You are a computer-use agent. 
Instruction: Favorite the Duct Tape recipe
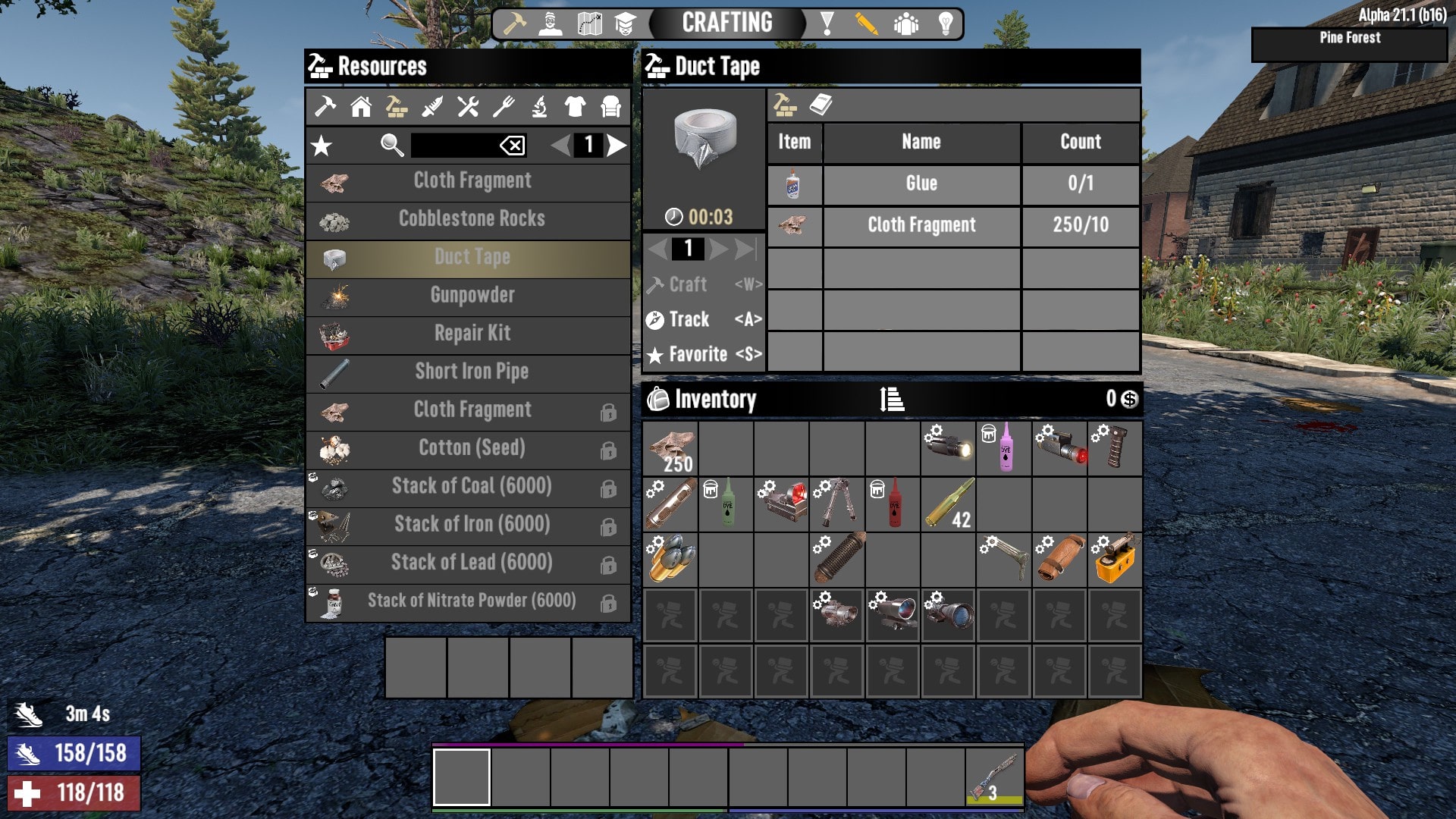[x=703, y=355]
